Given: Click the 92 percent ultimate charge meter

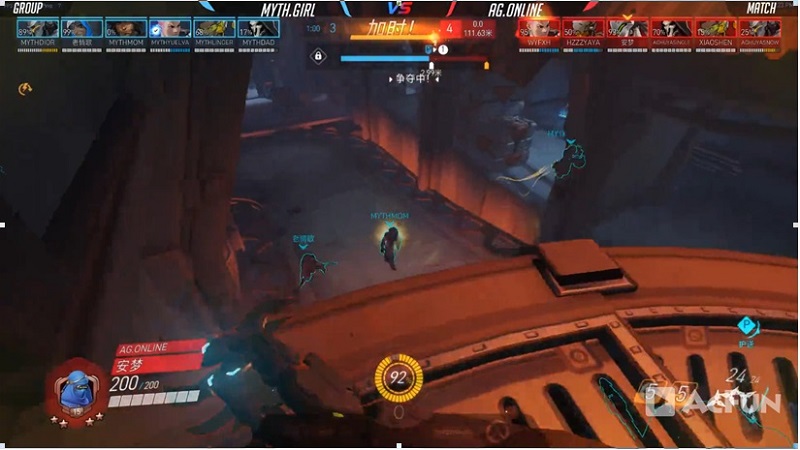Looking at the screenshot, I should 398,378.
